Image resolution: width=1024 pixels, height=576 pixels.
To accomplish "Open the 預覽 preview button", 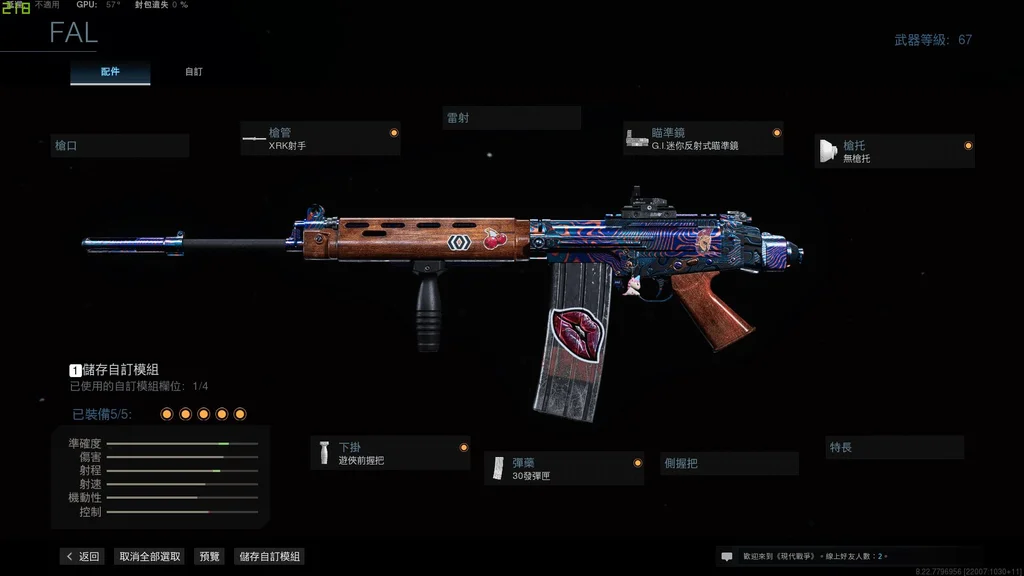I will click(210, 557).
